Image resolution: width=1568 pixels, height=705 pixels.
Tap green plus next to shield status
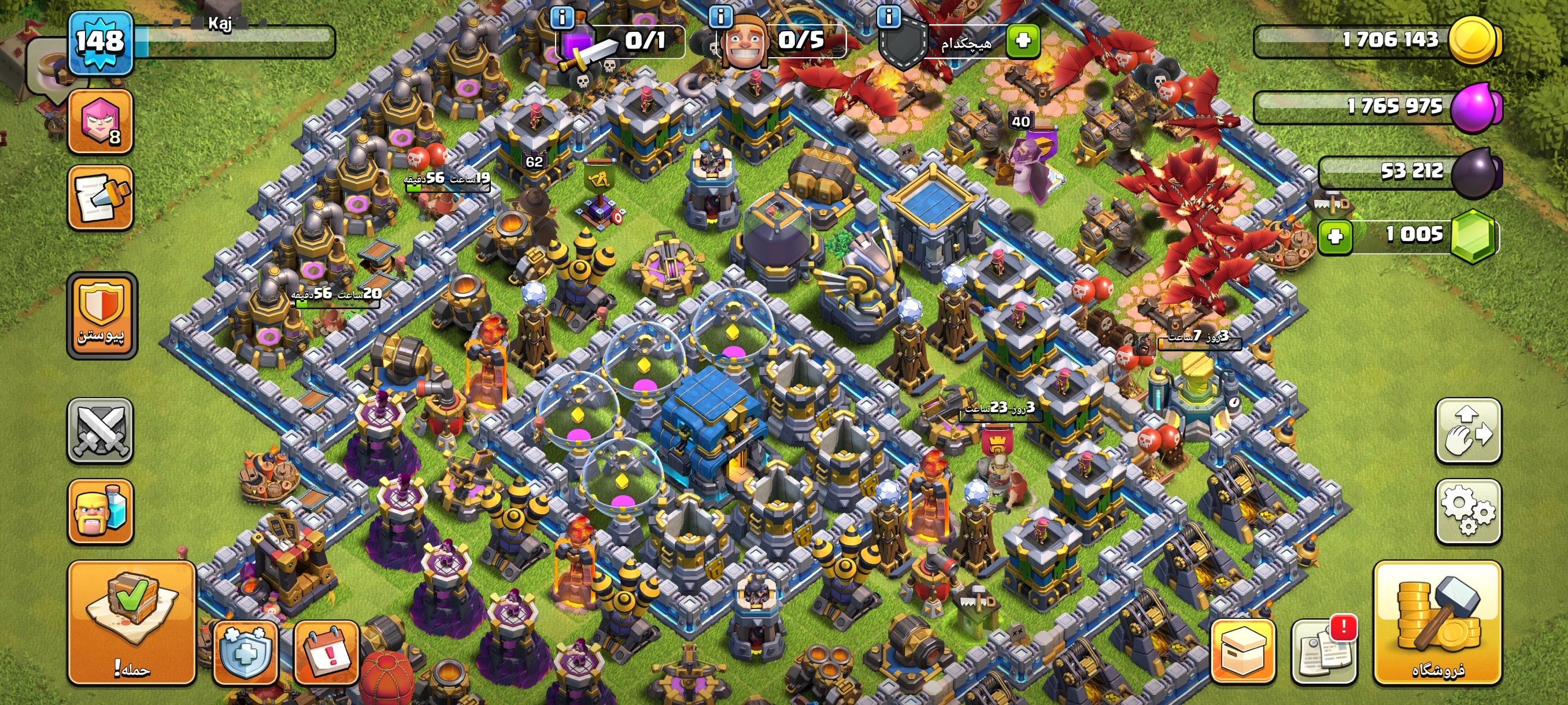(1023, 41)
